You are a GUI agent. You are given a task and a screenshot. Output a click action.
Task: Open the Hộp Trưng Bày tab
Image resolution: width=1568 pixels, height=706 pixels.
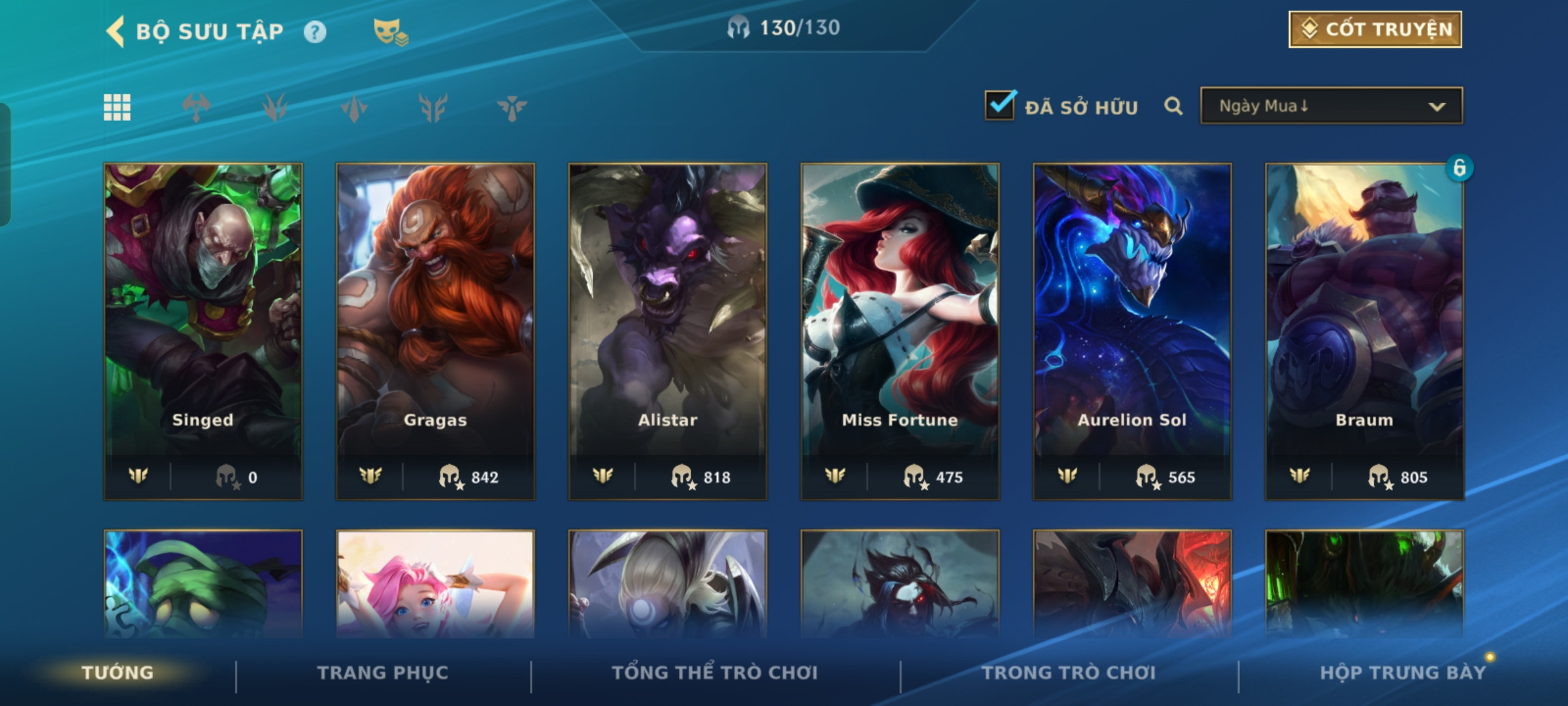click(x=1402, y=673)
